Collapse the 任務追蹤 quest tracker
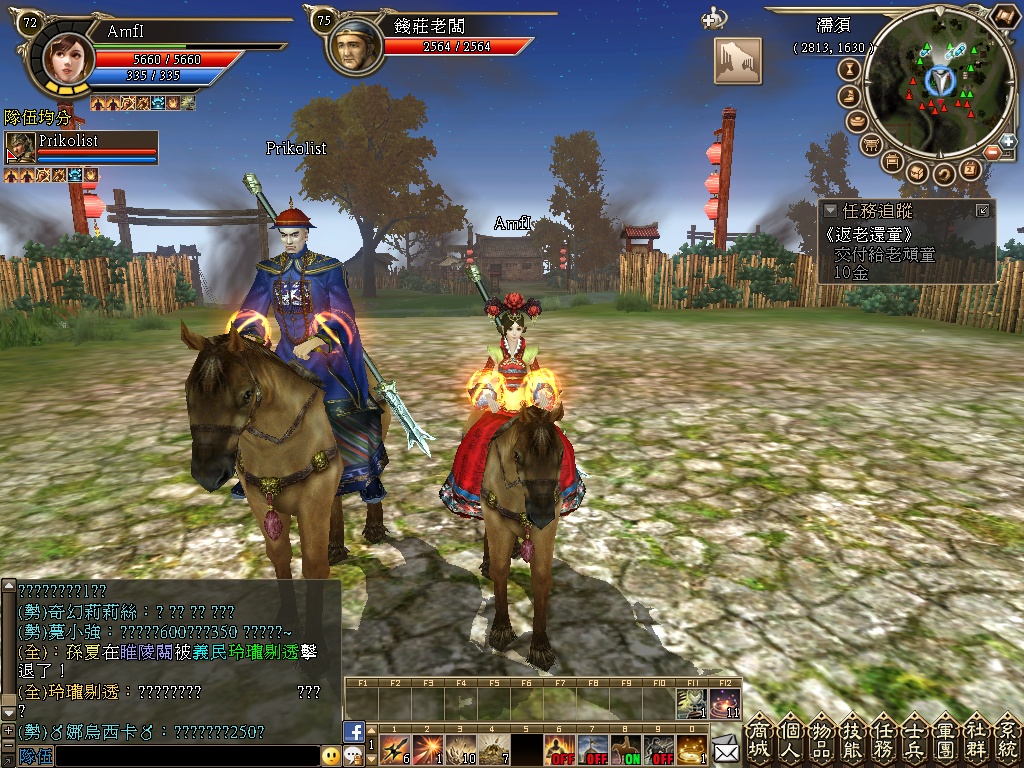 830,211
